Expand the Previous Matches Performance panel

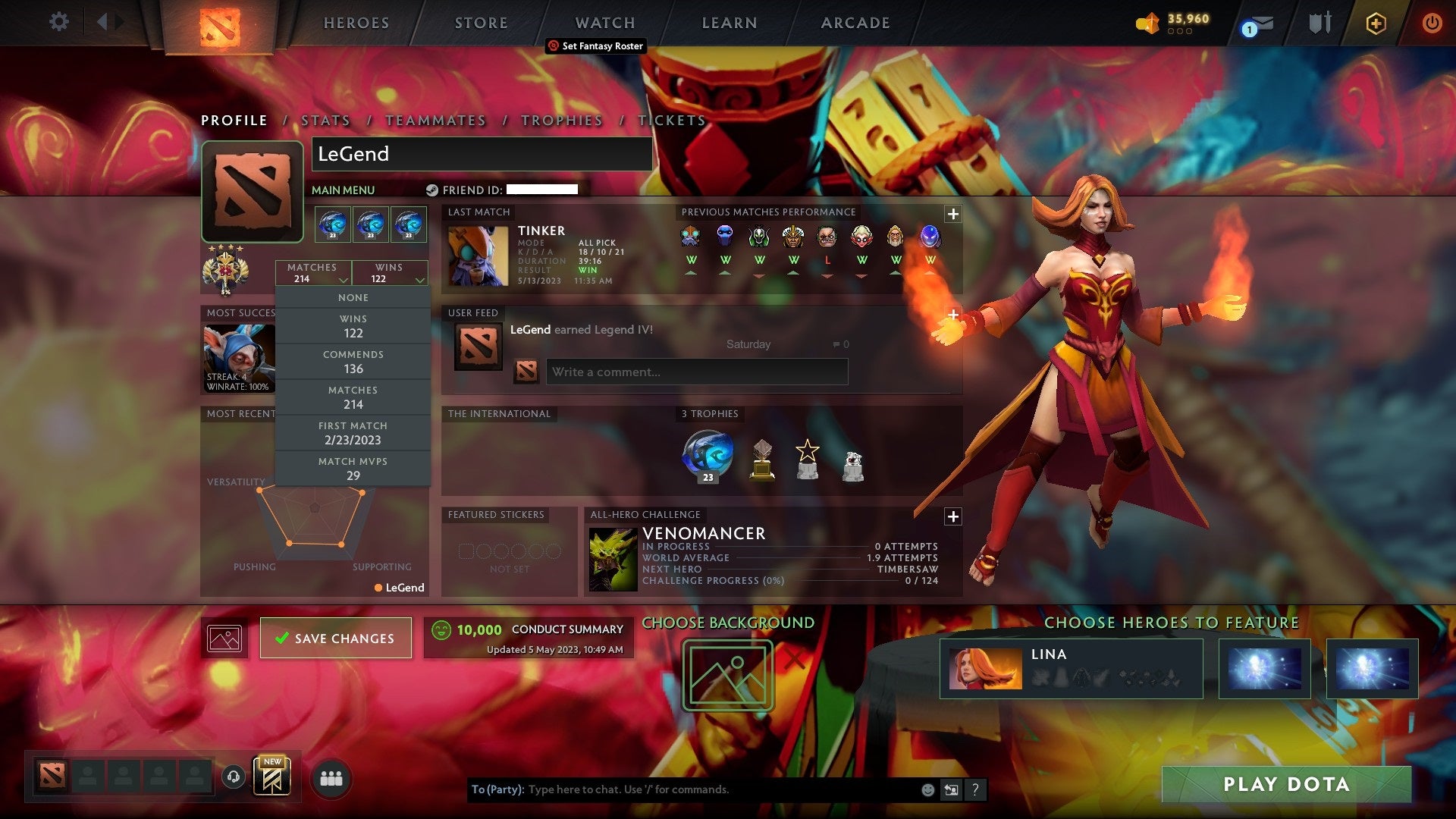[953, 214]
